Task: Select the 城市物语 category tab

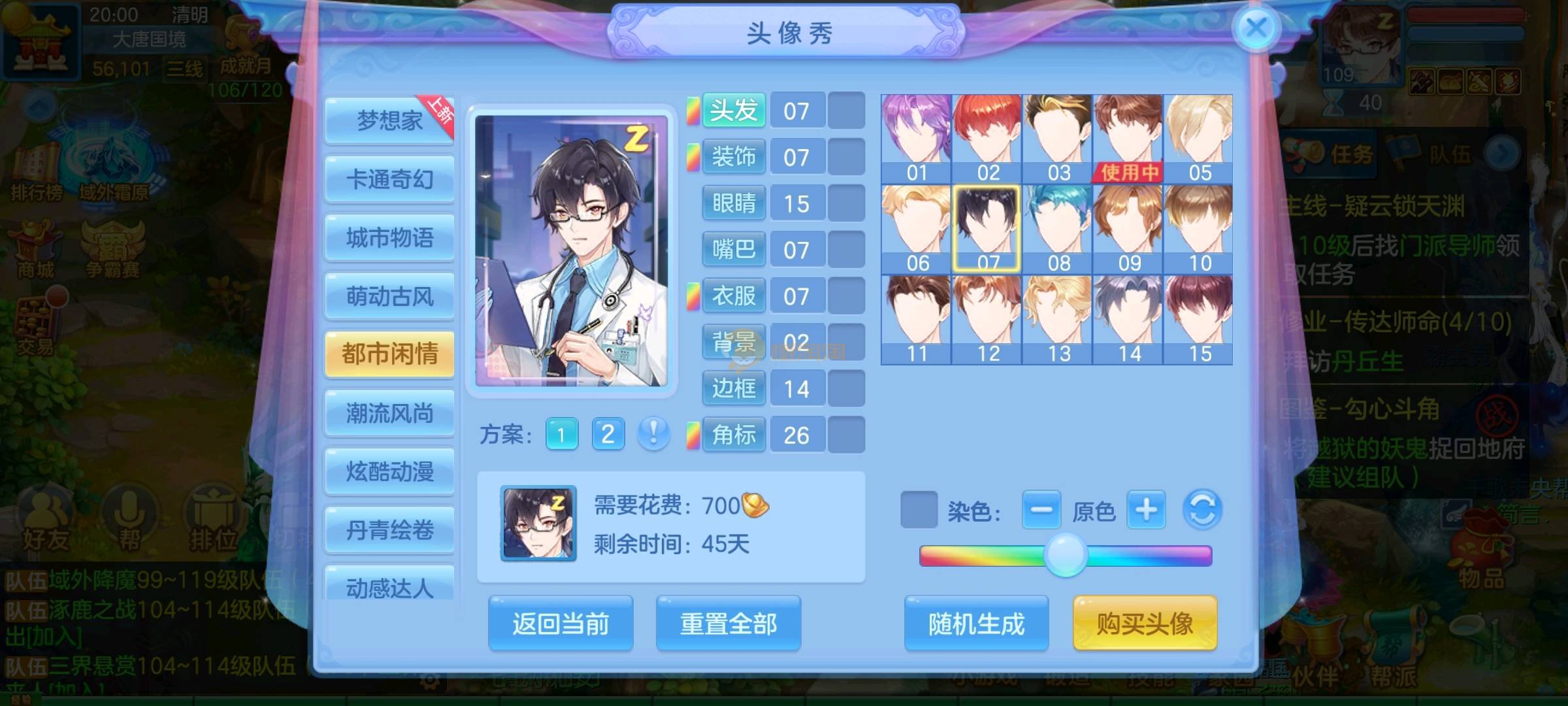Action: coord(389,238)
